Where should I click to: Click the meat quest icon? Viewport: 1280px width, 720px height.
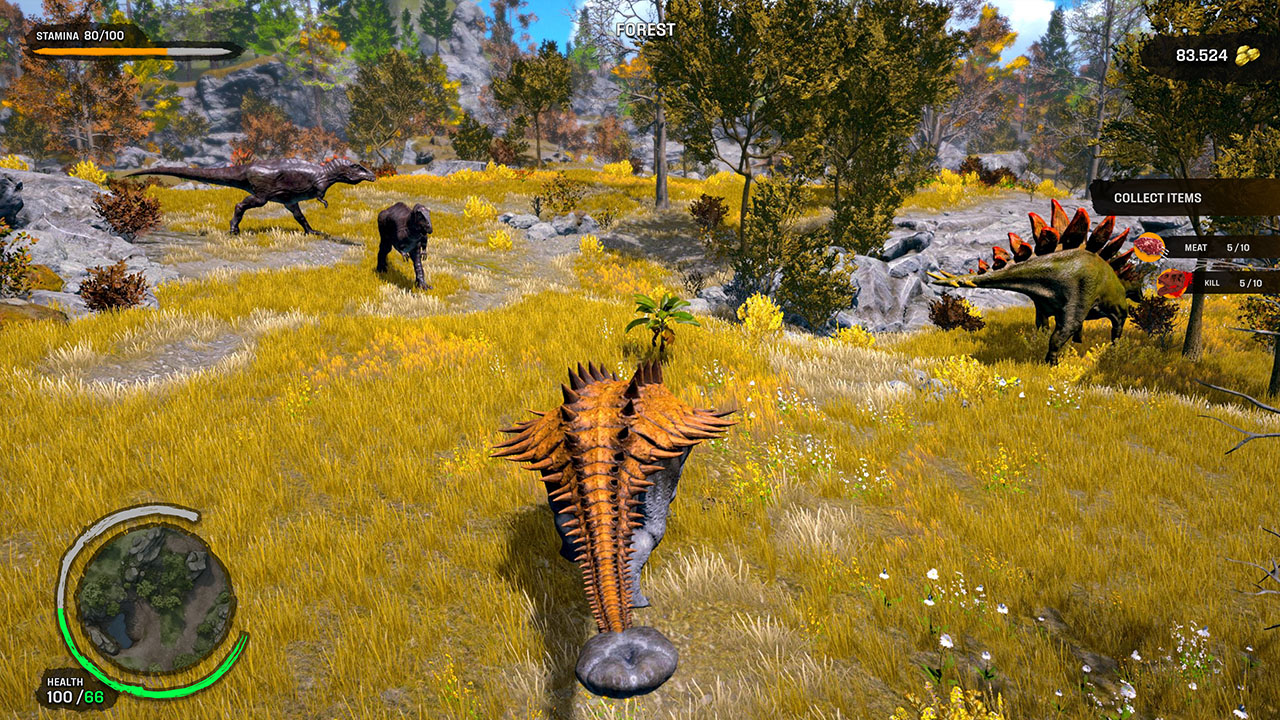click(1149, 247)
